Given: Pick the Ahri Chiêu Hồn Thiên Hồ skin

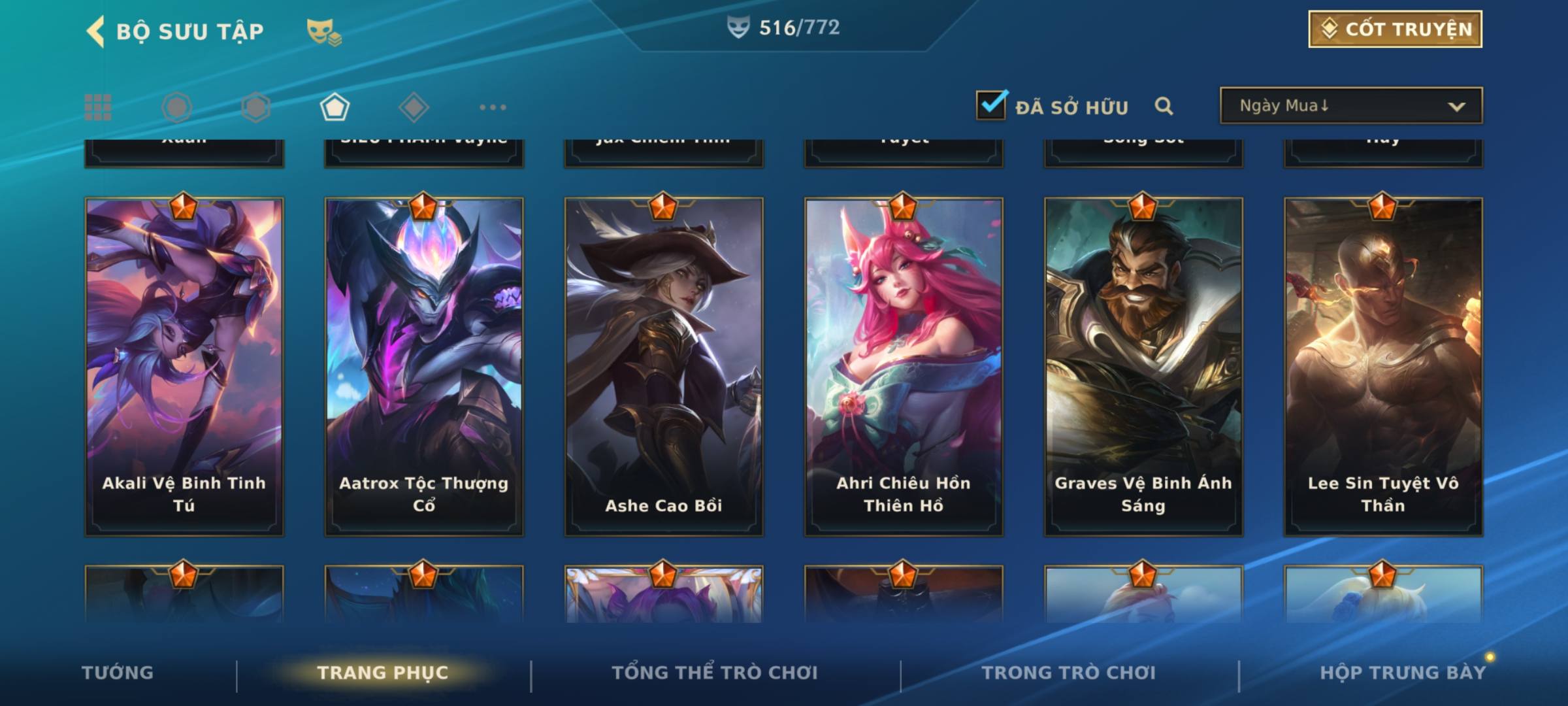Looking at the screenshot, I should point(904,366).
